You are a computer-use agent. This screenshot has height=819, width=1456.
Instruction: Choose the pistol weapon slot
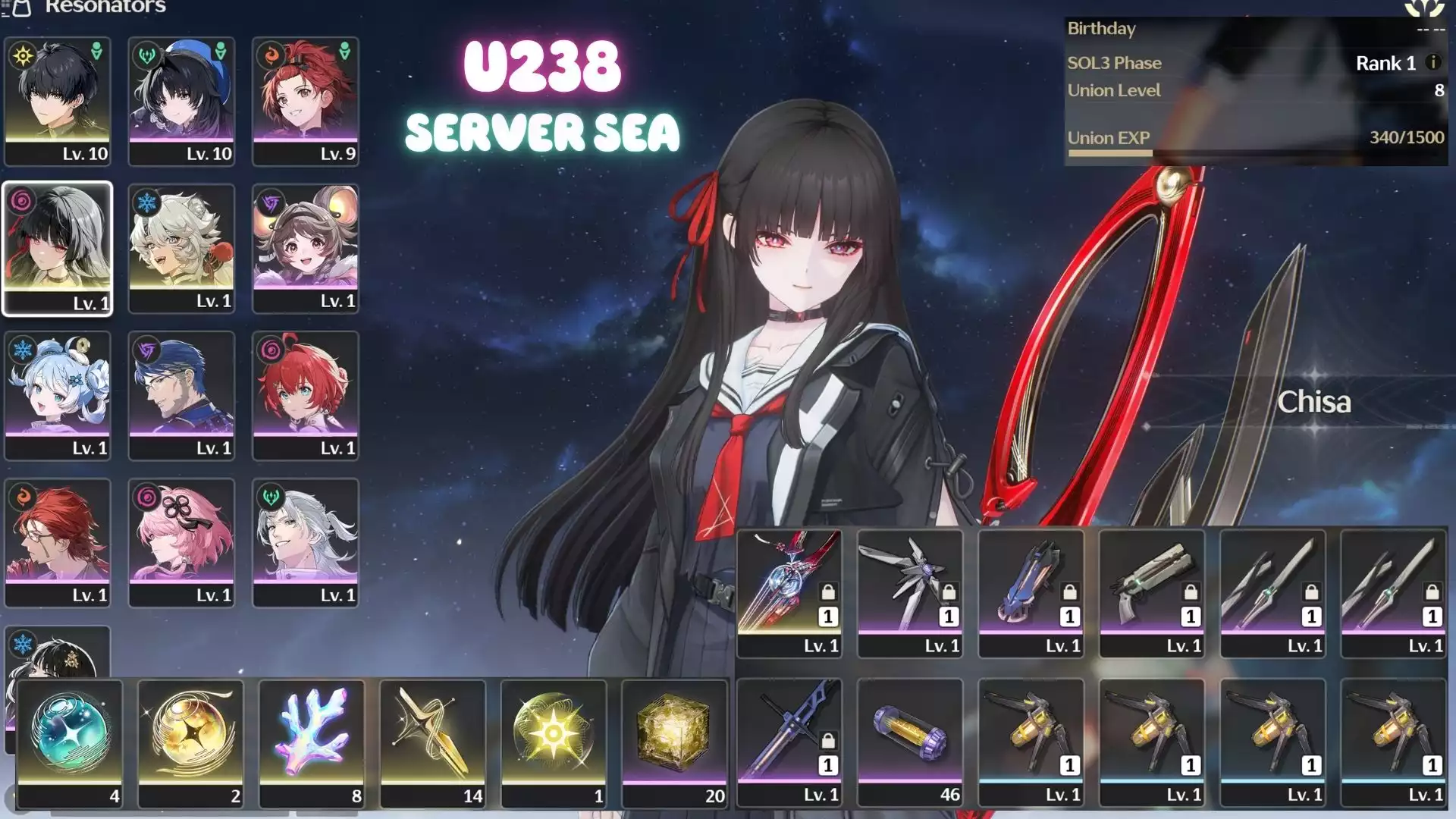tap(1151, 593)
